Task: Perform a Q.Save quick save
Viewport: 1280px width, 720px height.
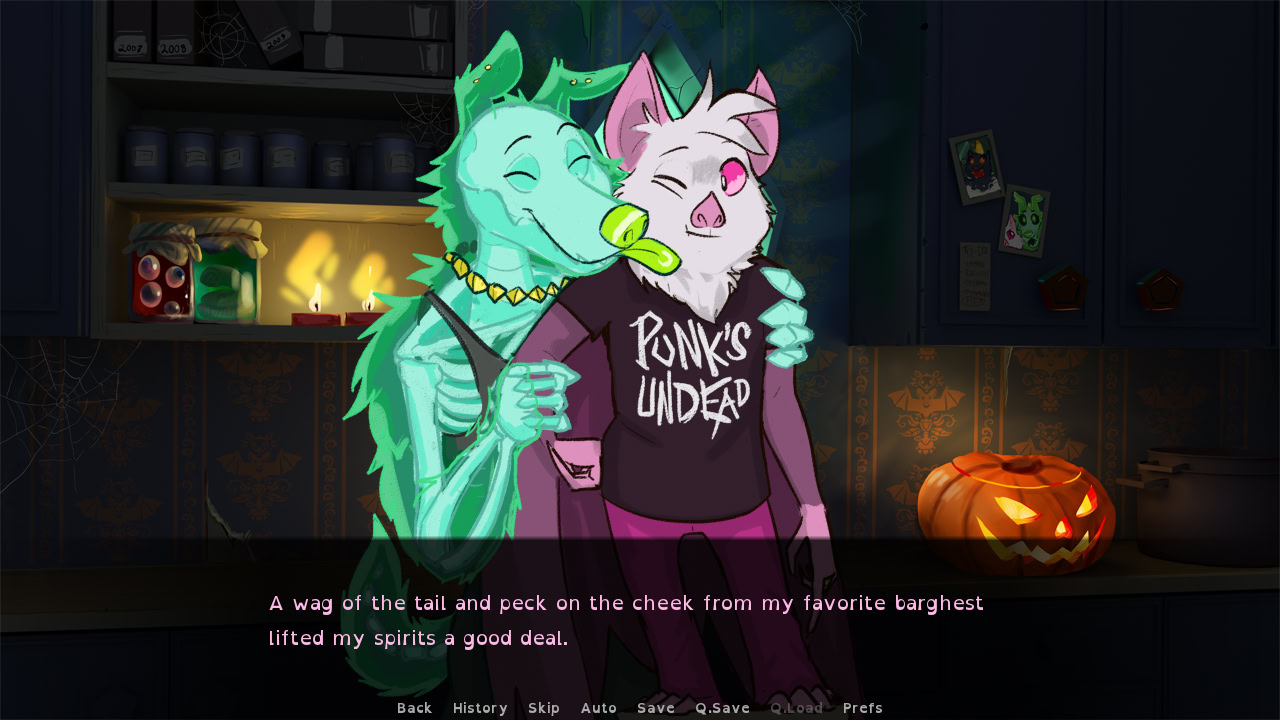Action: click(x=722, y=707)
